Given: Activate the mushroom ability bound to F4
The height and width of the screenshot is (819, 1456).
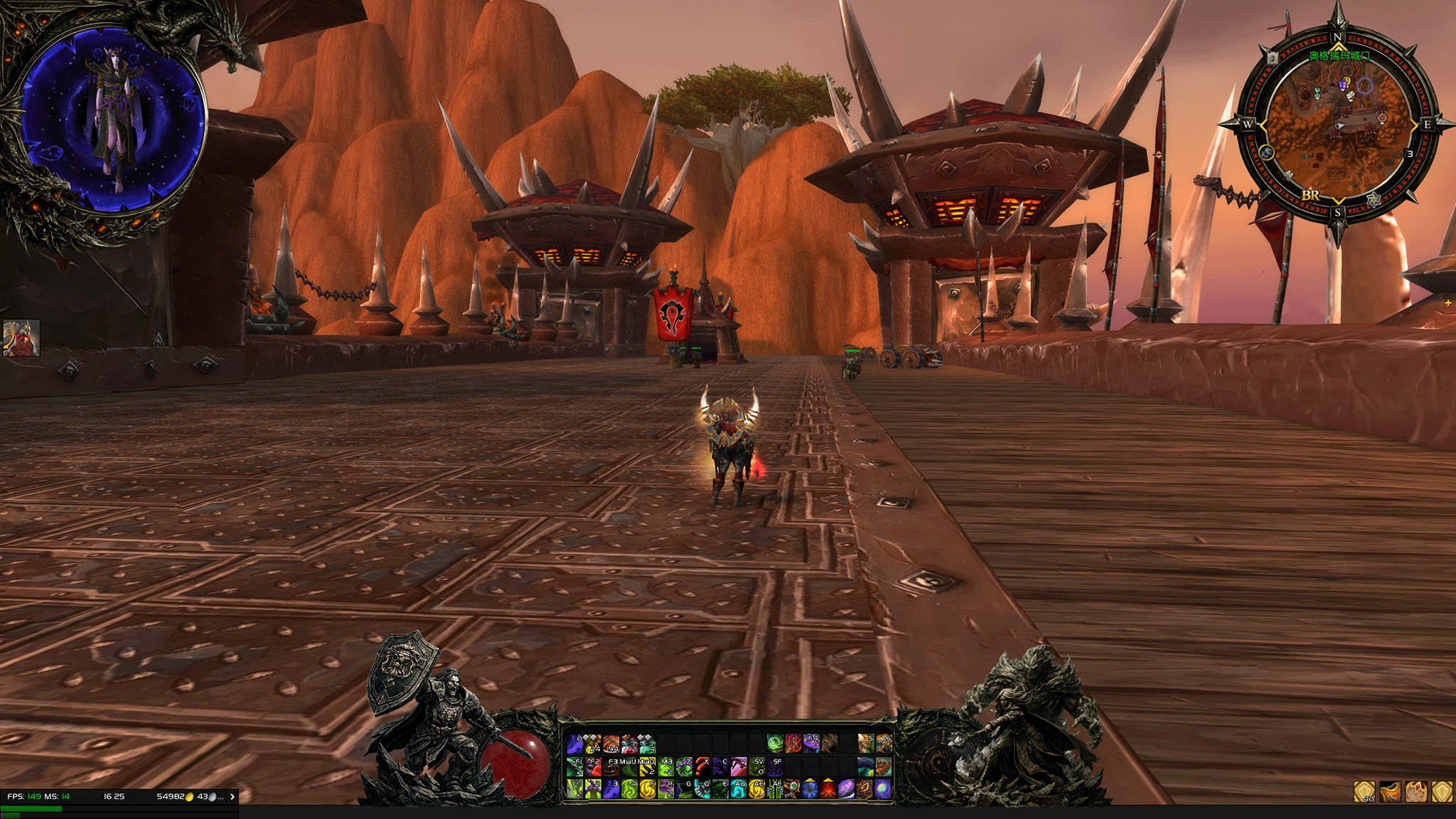Looking at the screenshot, I should pos(811,744).
